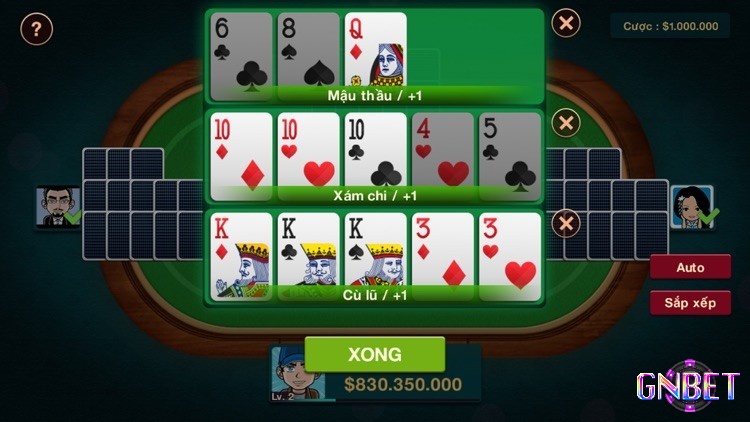Clear the Mậu thầu row with X
This screenshot has height=422, width=750.
[566, 23]
